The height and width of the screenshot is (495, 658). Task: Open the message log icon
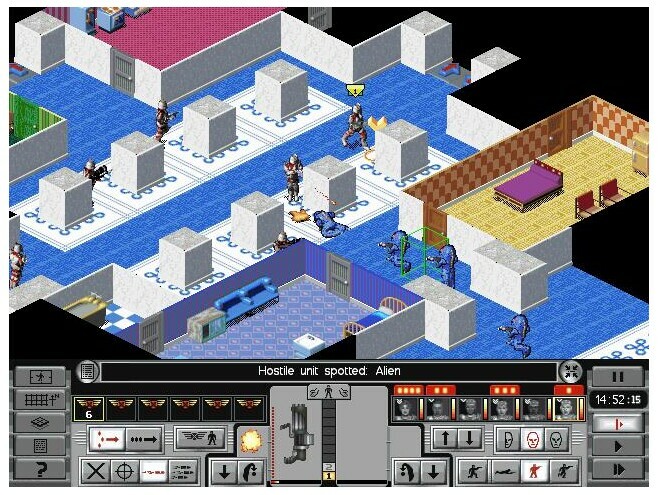pyautogui.click(x=88, y=371)
